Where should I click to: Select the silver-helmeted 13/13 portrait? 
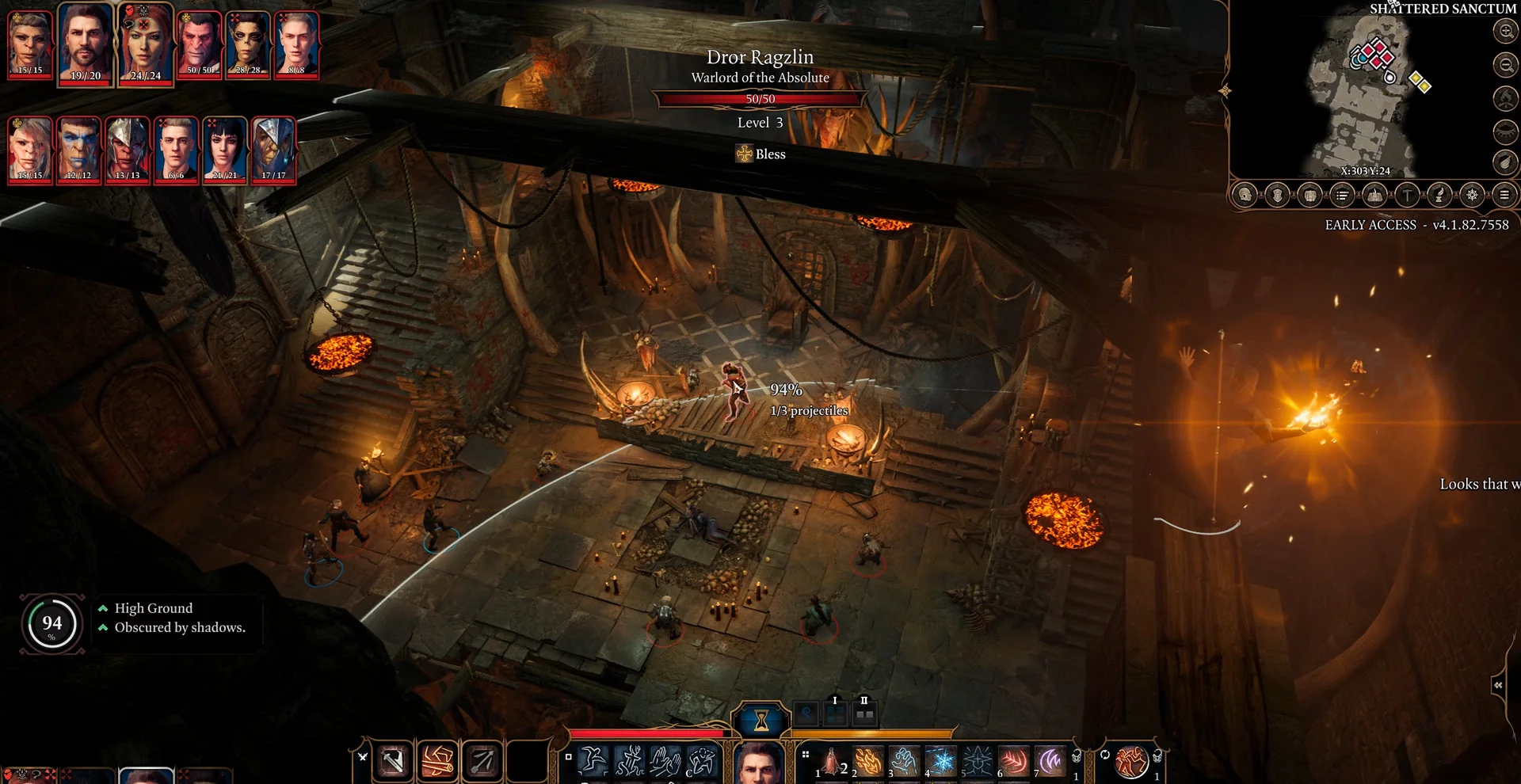click(x=127, y=149)
